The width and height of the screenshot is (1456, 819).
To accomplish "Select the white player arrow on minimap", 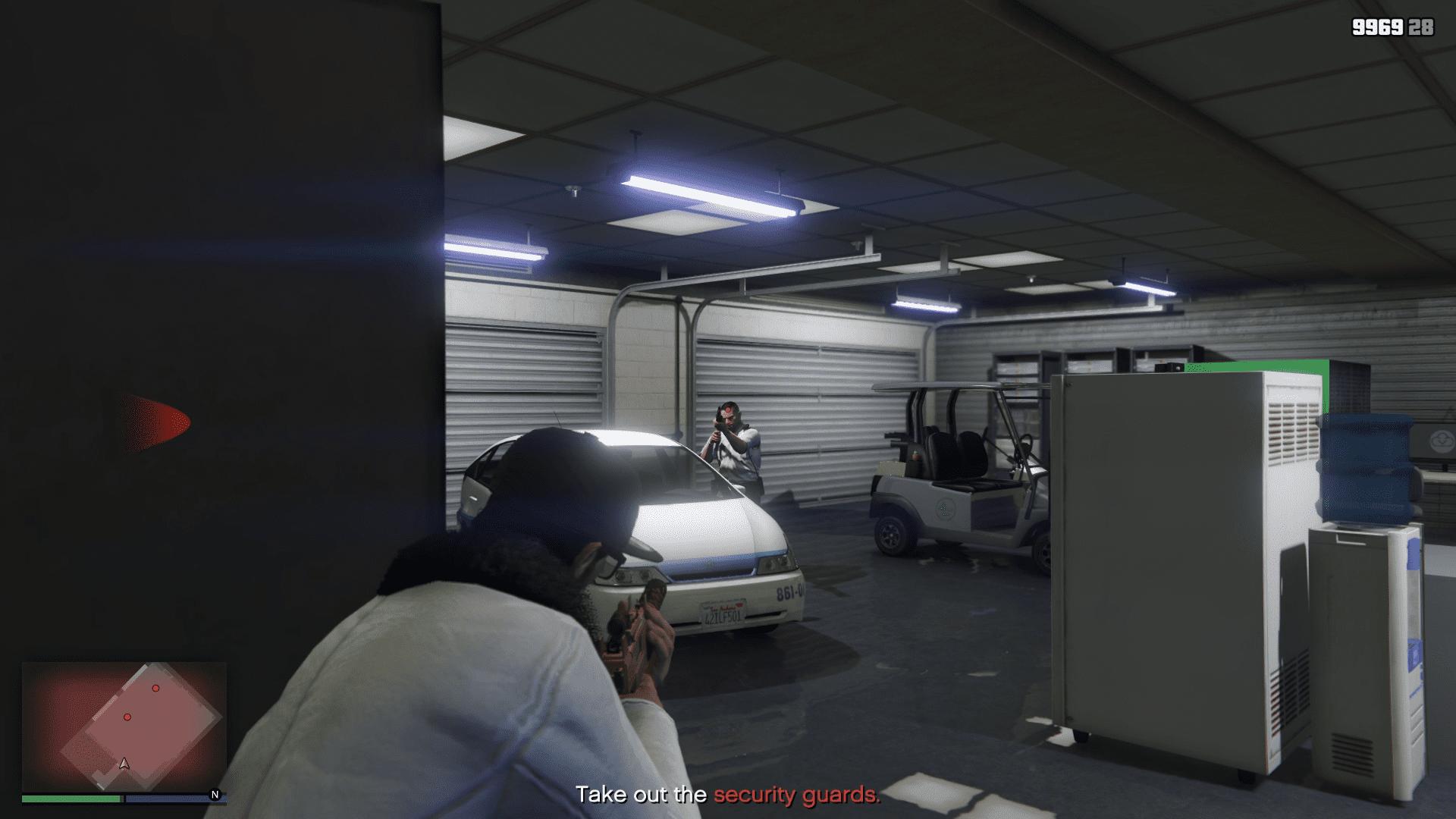I will coord(124,763).
